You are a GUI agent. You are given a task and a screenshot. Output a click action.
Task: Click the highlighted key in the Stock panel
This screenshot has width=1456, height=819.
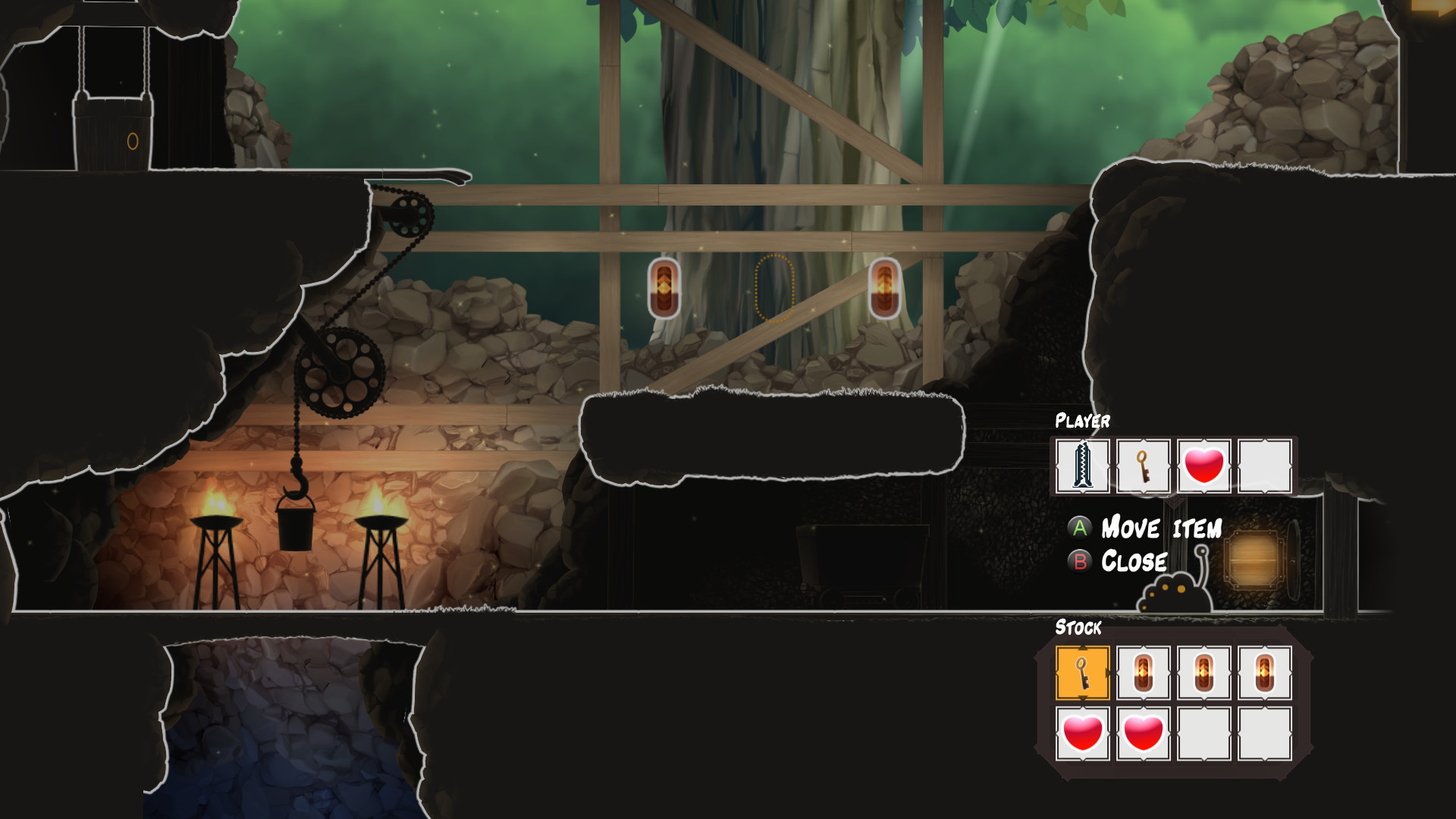click(1082, 673)
